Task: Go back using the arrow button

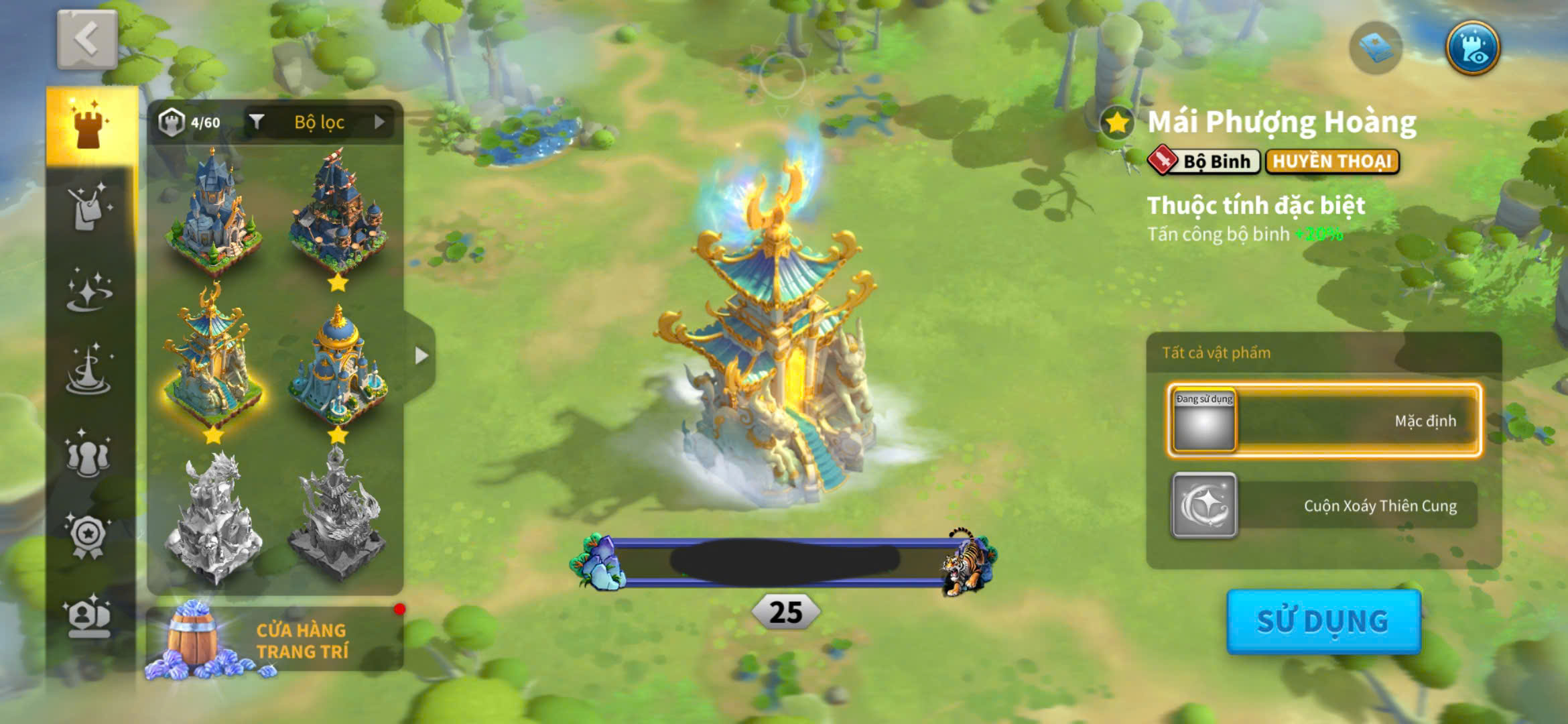Action: (87, 40)
